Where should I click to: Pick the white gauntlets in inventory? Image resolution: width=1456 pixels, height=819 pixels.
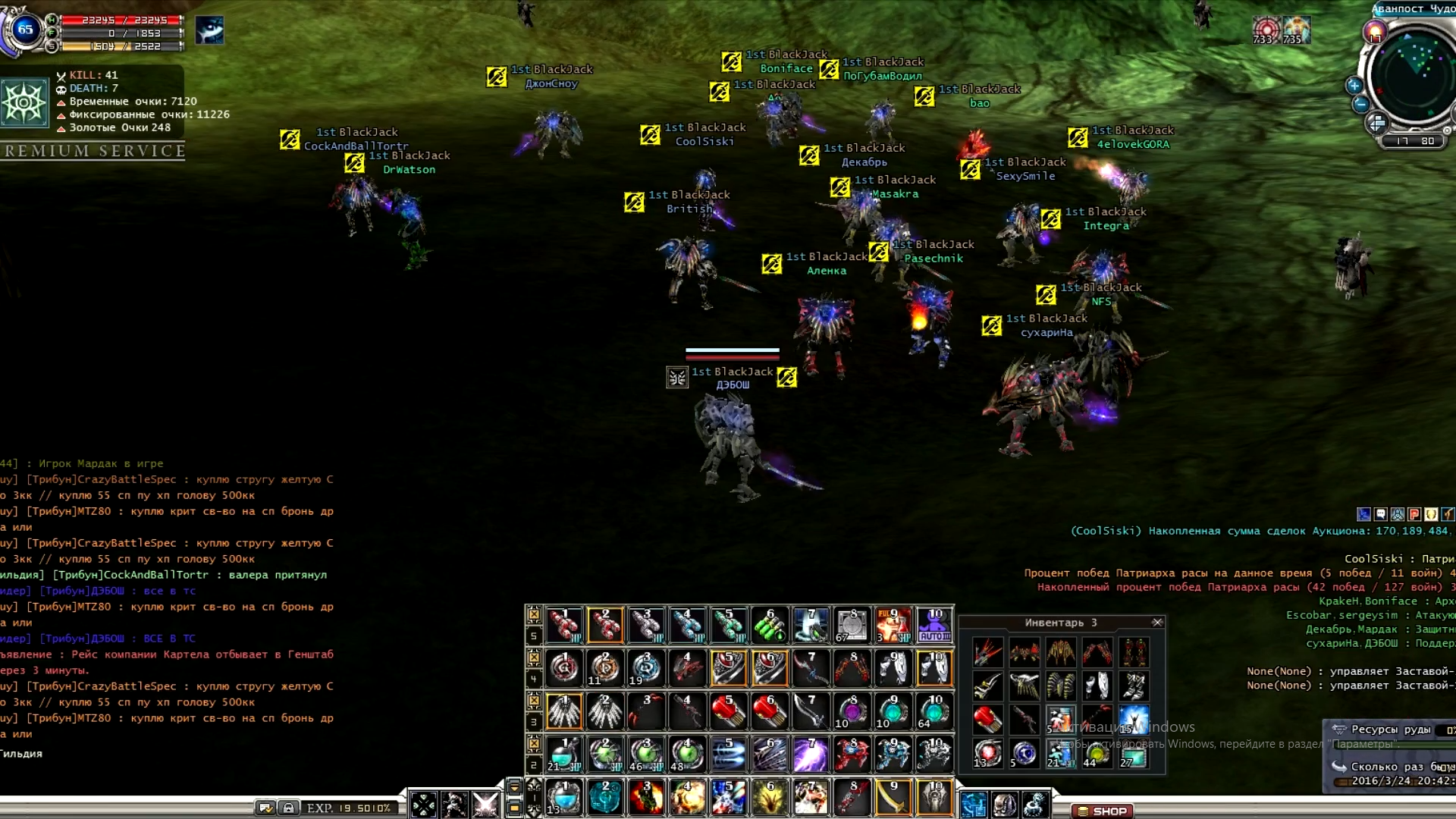tap(1097, 685)
